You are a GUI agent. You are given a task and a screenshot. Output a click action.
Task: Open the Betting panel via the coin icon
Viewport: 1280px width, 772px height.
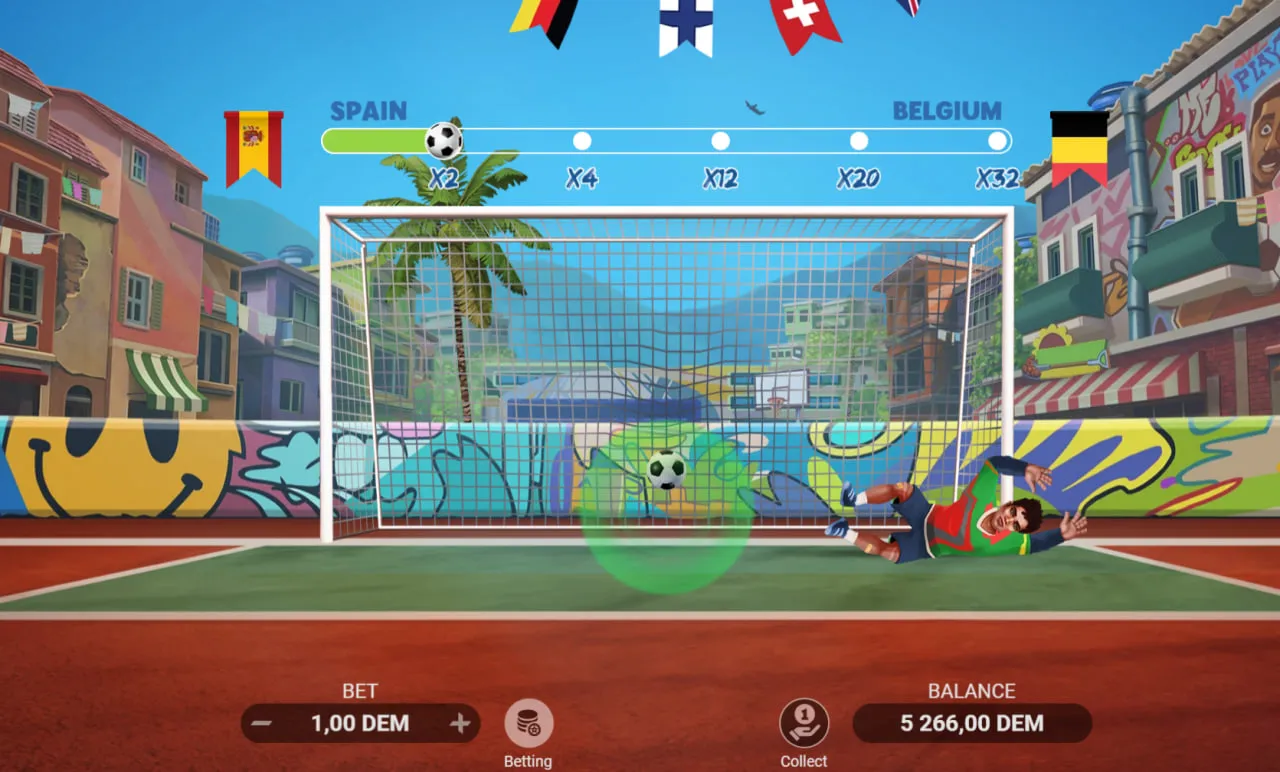[x=528, y=723]
